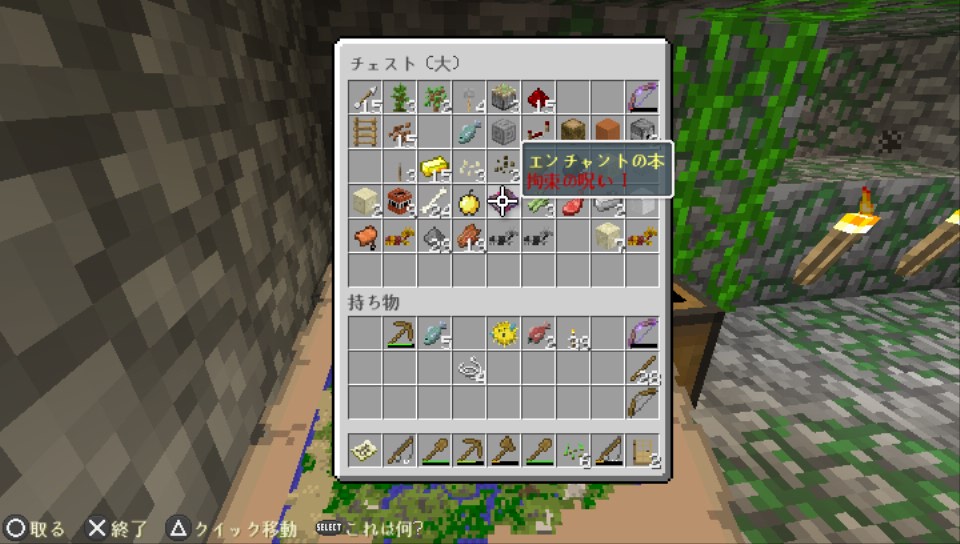Take the gold ingots stack
Screen dimensions: 960x544
click(x=434, y=166)
